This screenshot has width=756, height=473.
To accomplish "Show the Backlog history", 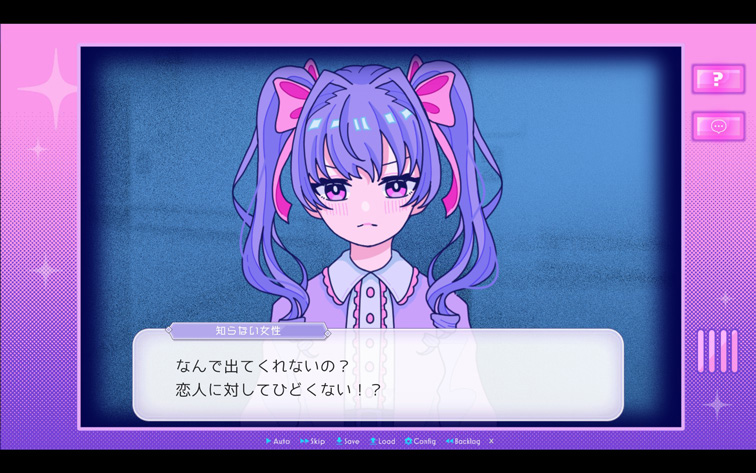I will (463, 441).
